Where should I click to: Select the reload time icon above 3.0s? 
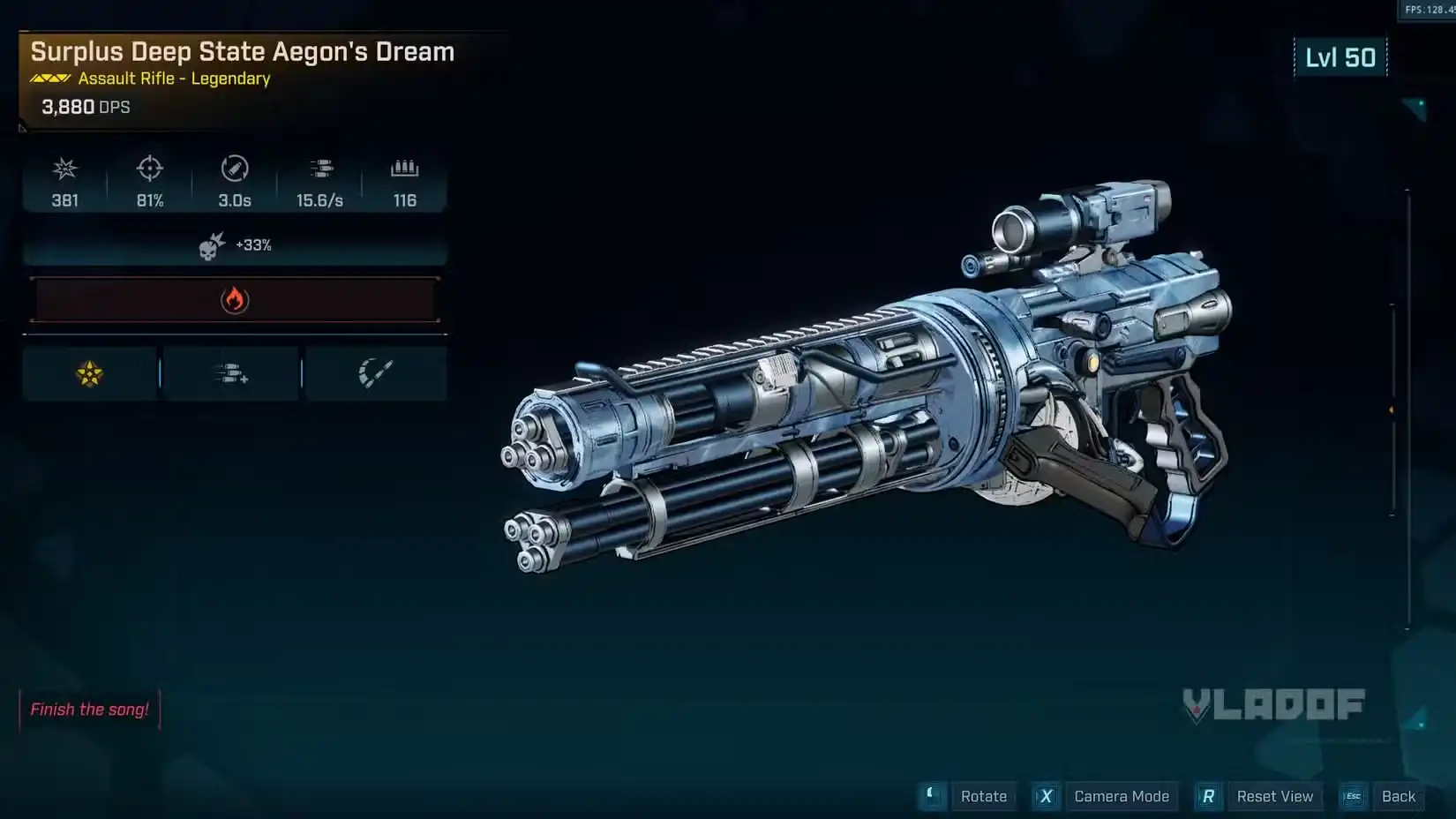tap(233, 169)
